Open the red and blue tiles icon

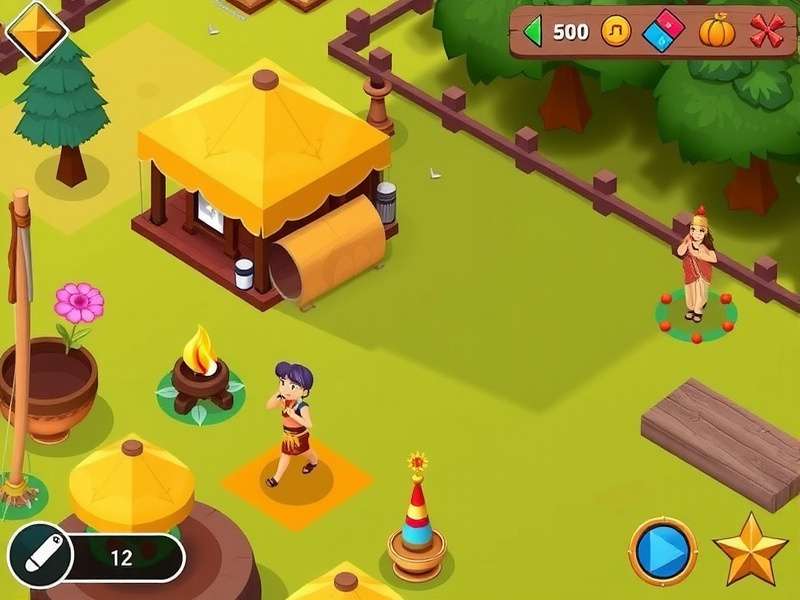point(664,30)
